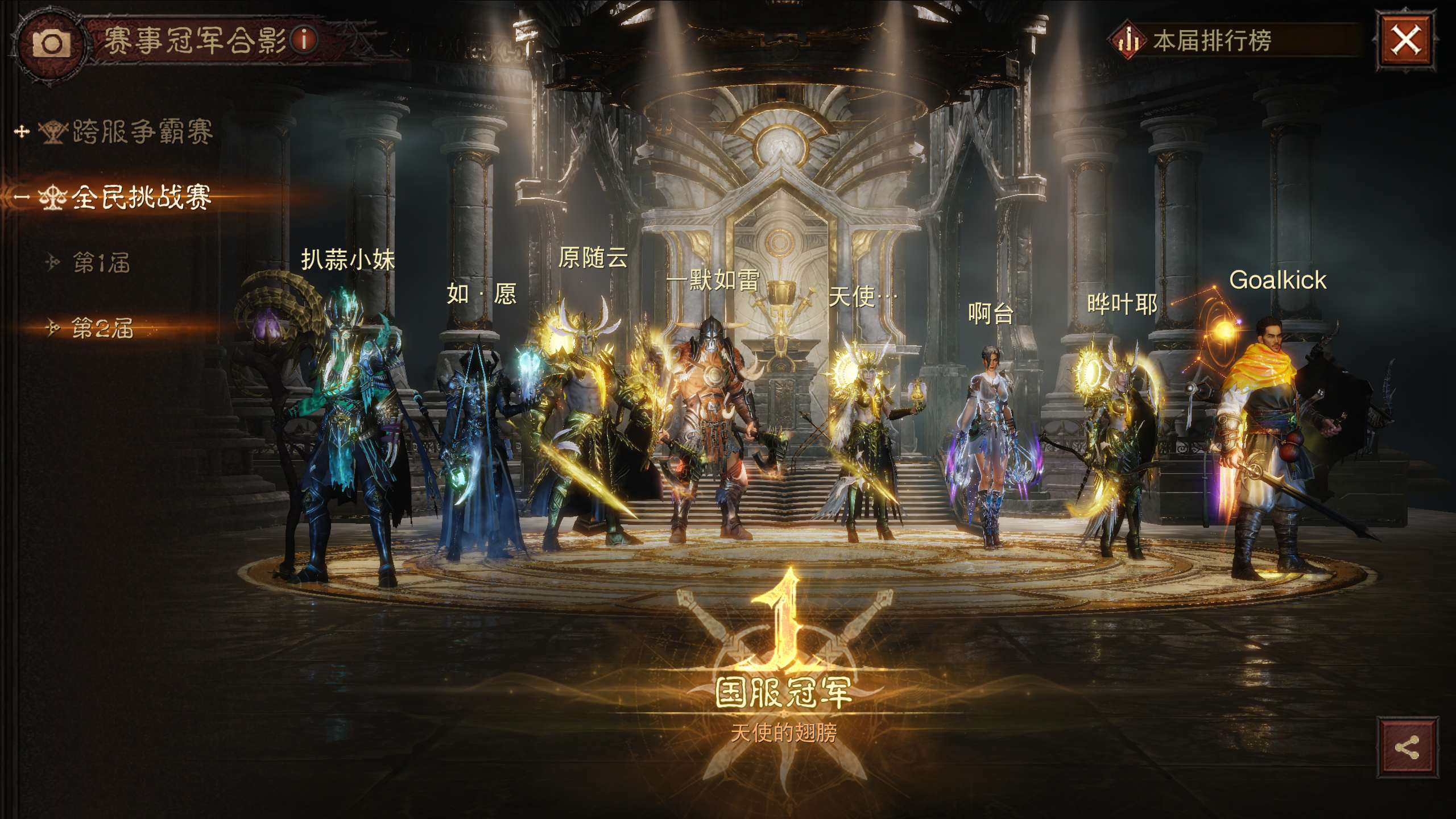Select the 第1届 season entry
1456x819 pixels.
pyautogui.click(x=101, y=263)
